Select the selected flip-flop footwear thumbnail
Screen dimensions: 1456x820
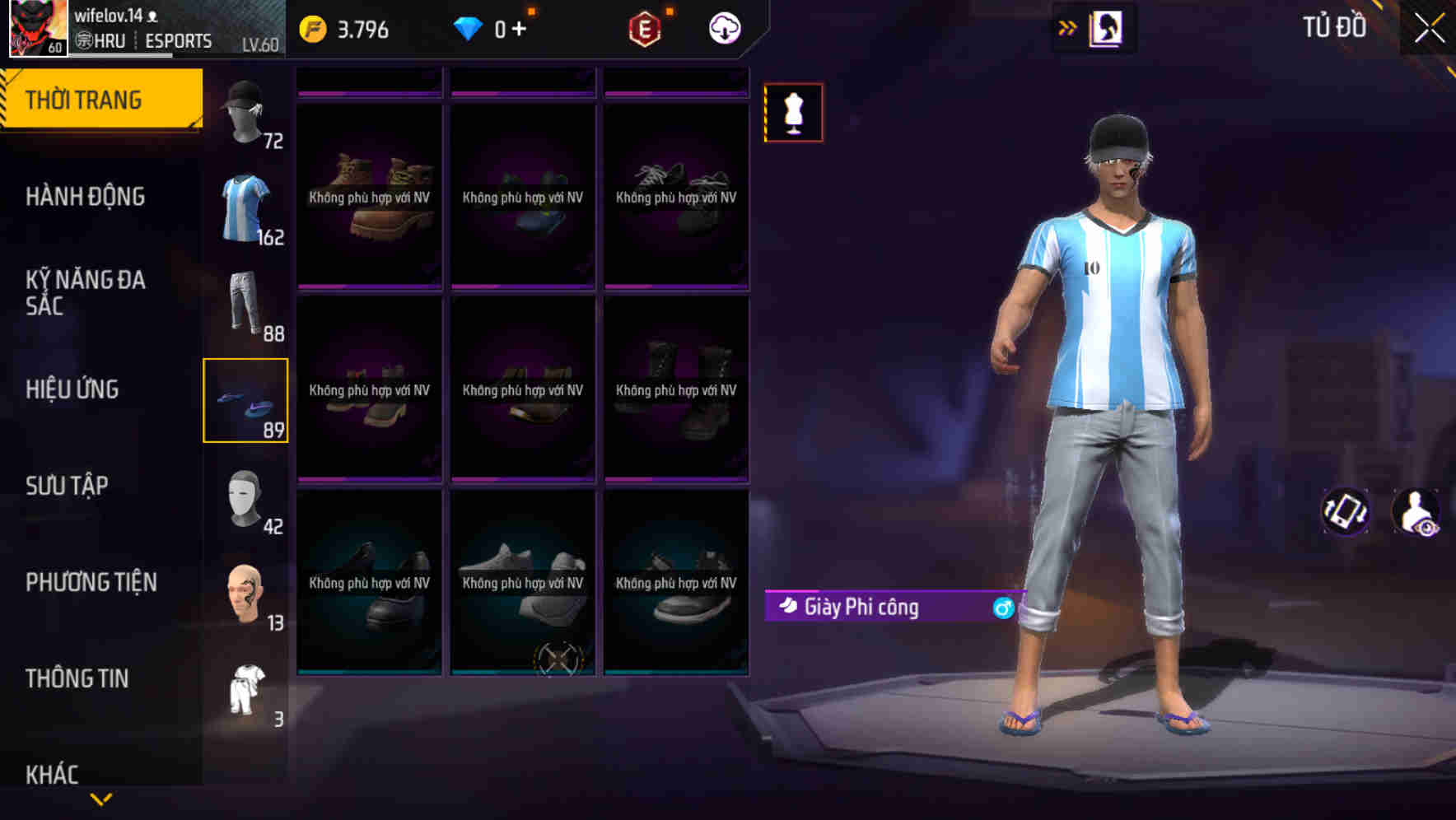pyautogui.click(x=245, y=401)
